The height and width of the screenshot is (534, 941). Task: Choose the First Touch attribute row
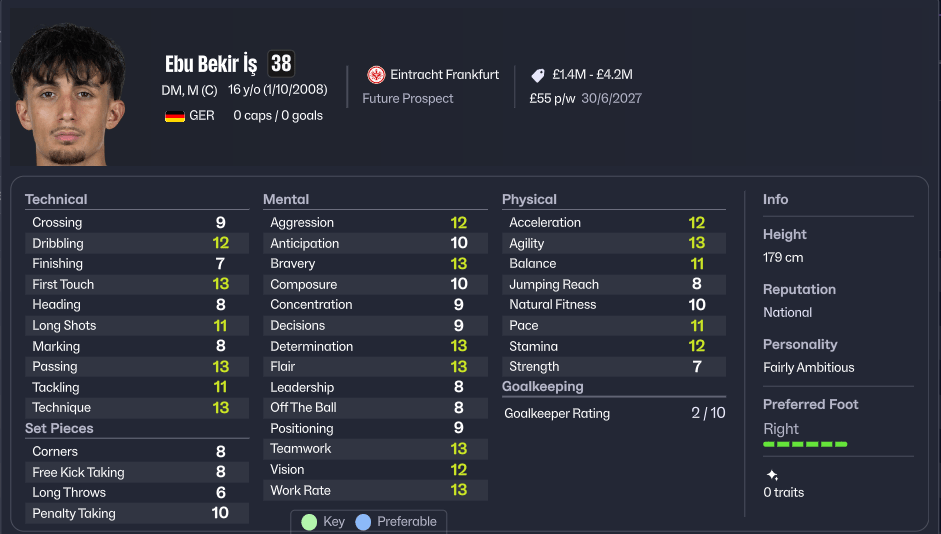(136, 284)
